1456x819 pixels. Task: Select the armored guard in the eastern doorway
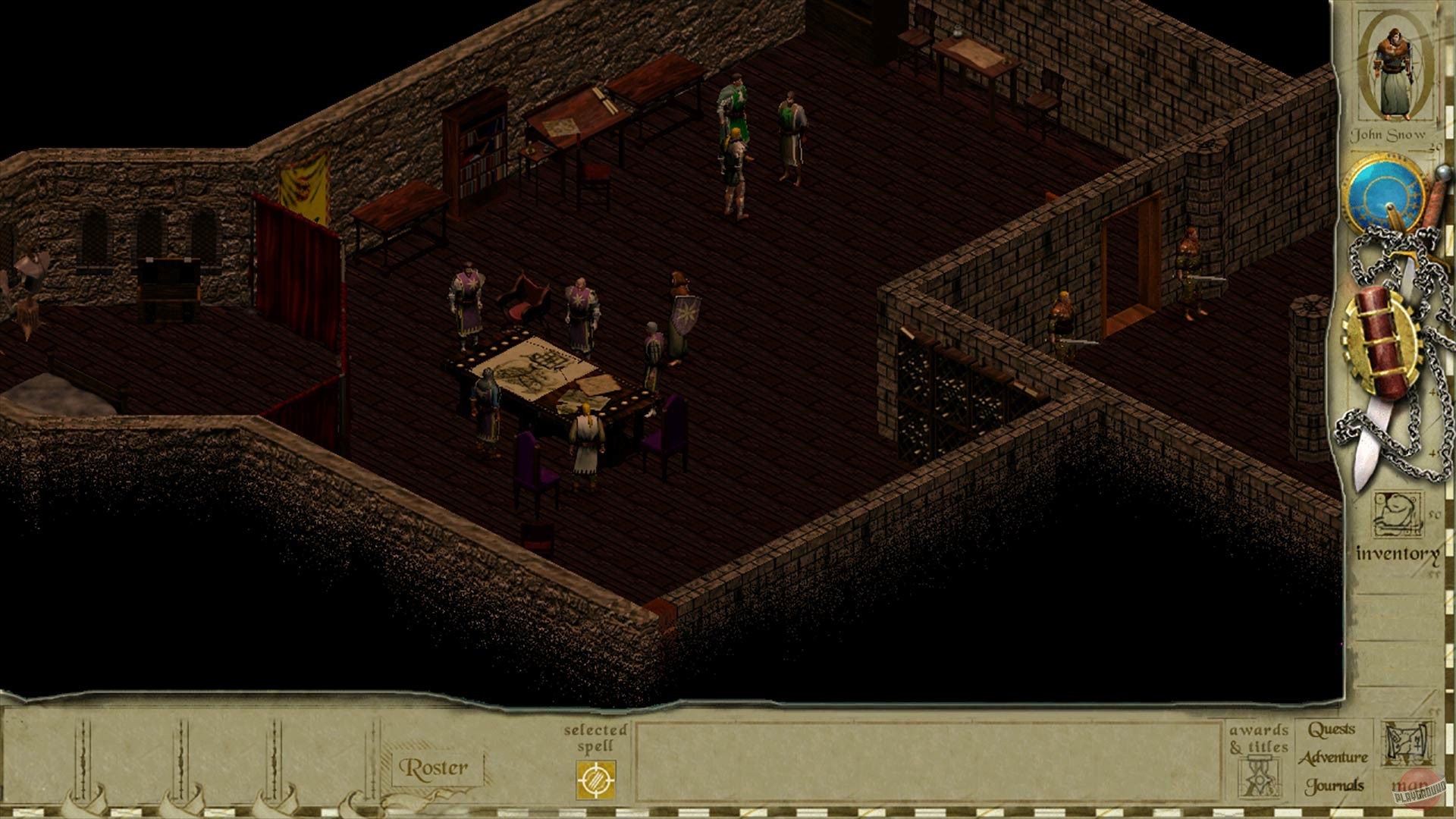click(x=1191, y=265)
